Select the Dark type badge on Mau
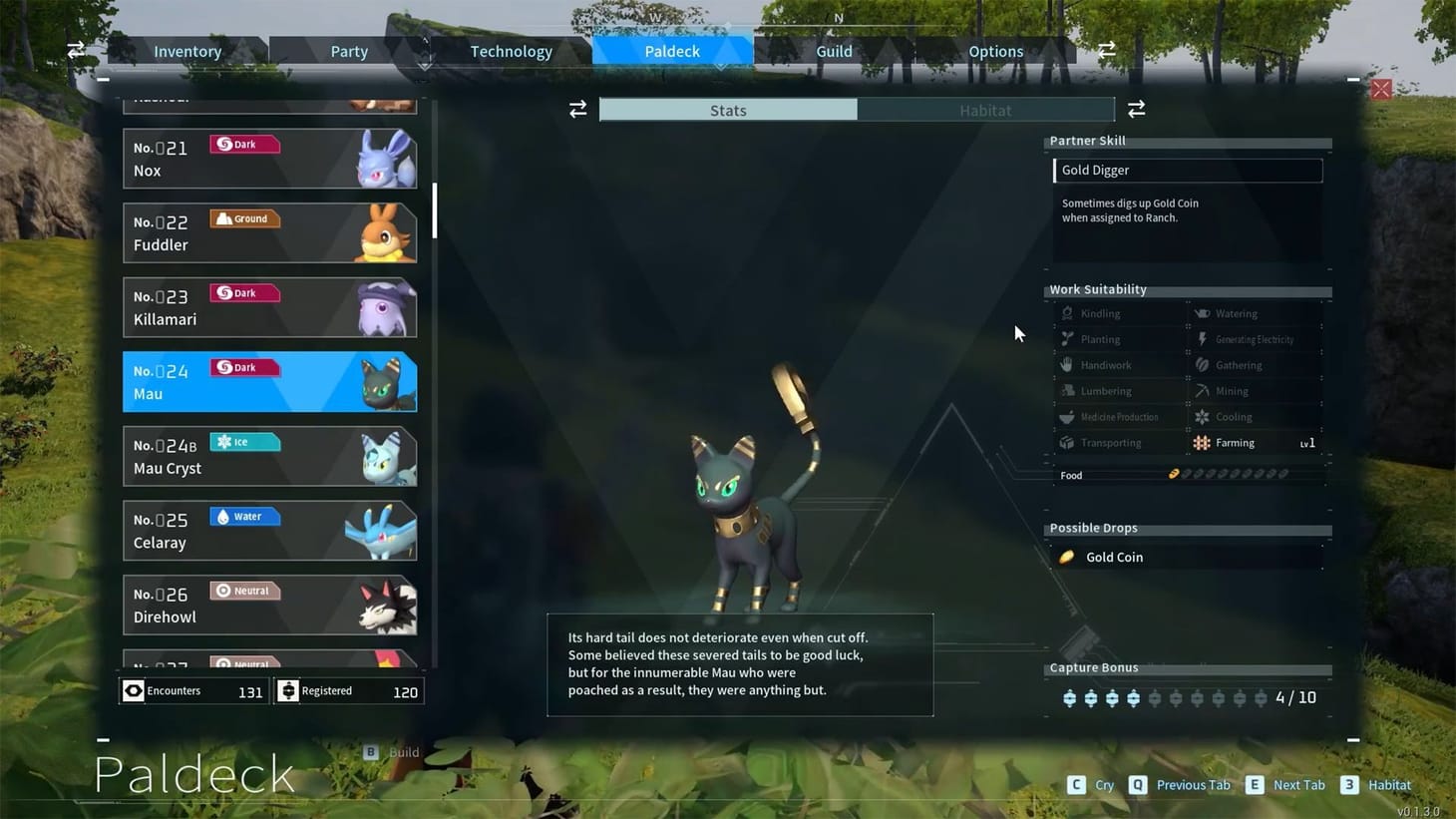1456x819 pixels. (244, 367)
